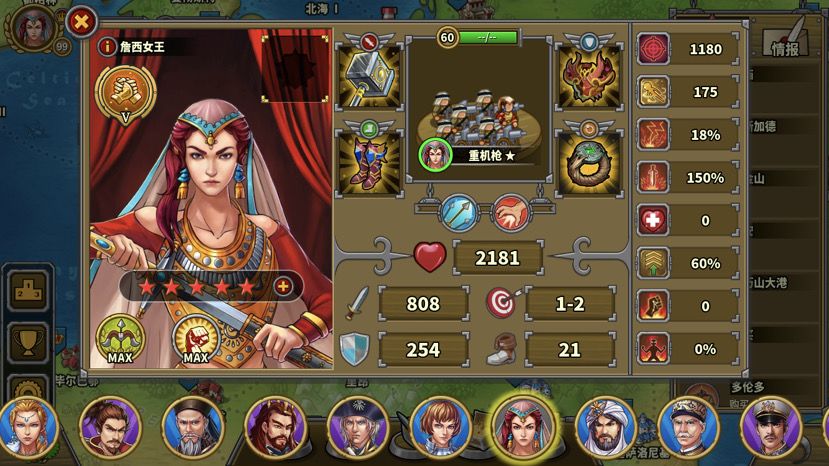Viewport: 829px width, 466px height.
Task: Choose the white turban bearded general
Action: (x=603, y=428)
